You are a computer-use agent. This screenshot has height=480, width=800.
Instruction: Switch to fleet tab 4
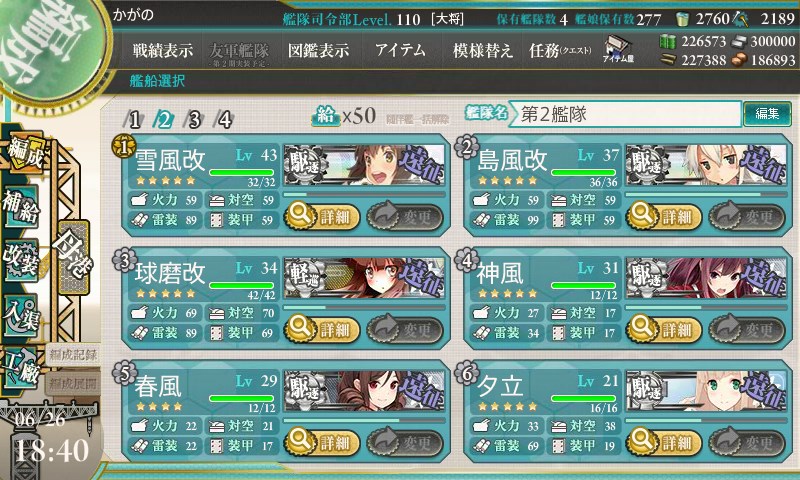pyautogui.click(x=225, y=119)
